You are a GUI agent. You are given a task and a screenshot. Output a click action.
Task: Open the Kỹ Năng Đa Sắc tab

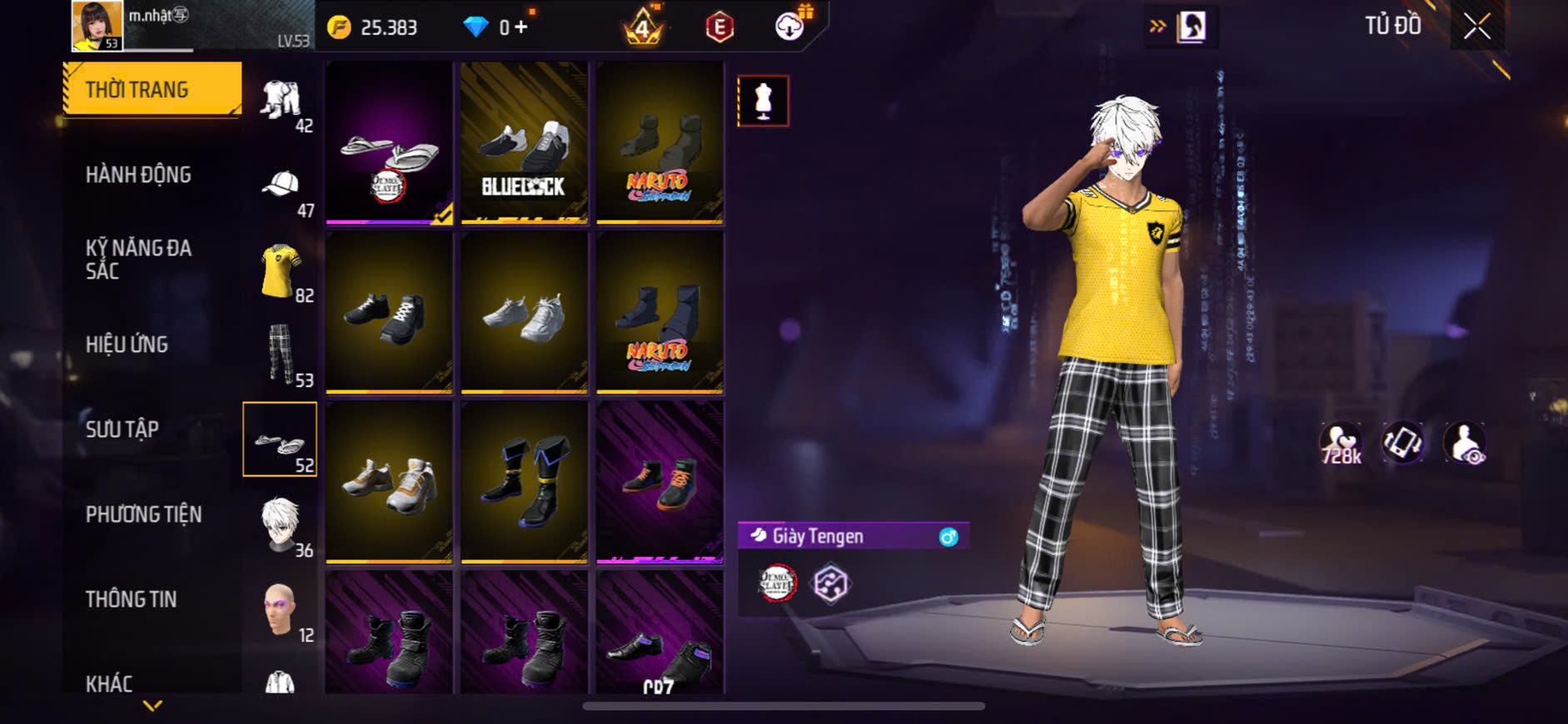[x=138, y=259]
